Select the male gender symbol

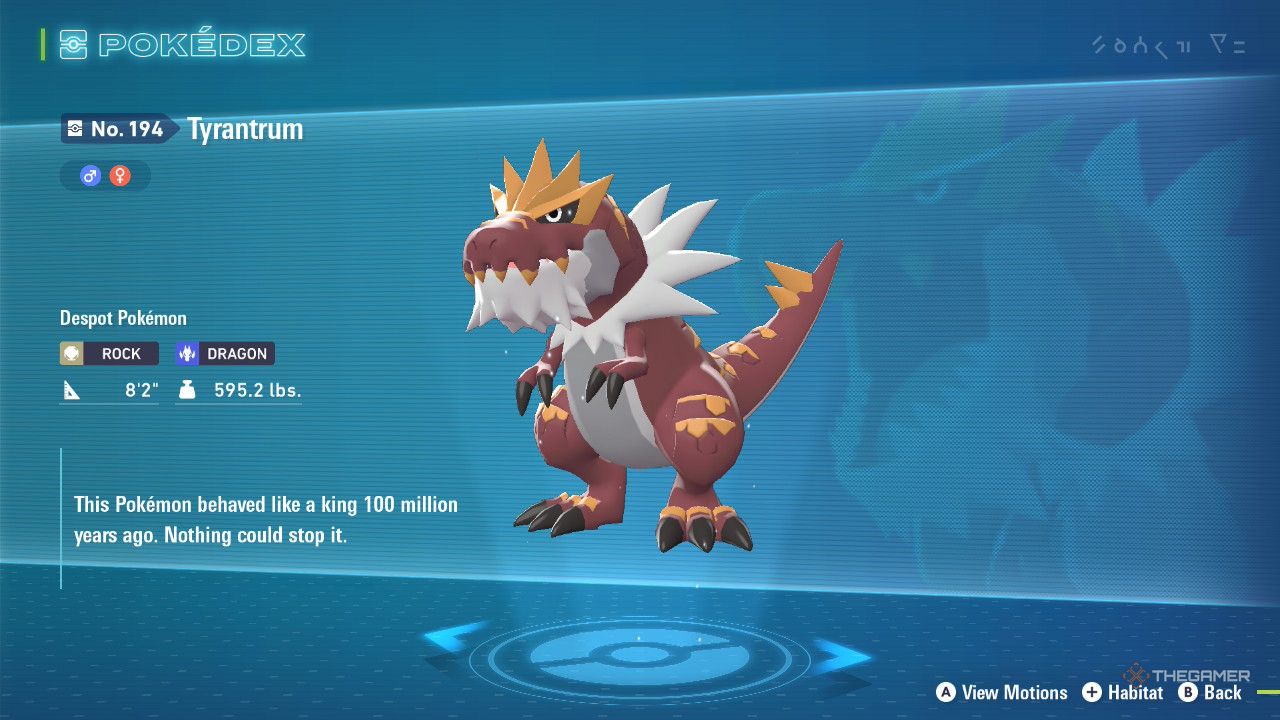91,177
